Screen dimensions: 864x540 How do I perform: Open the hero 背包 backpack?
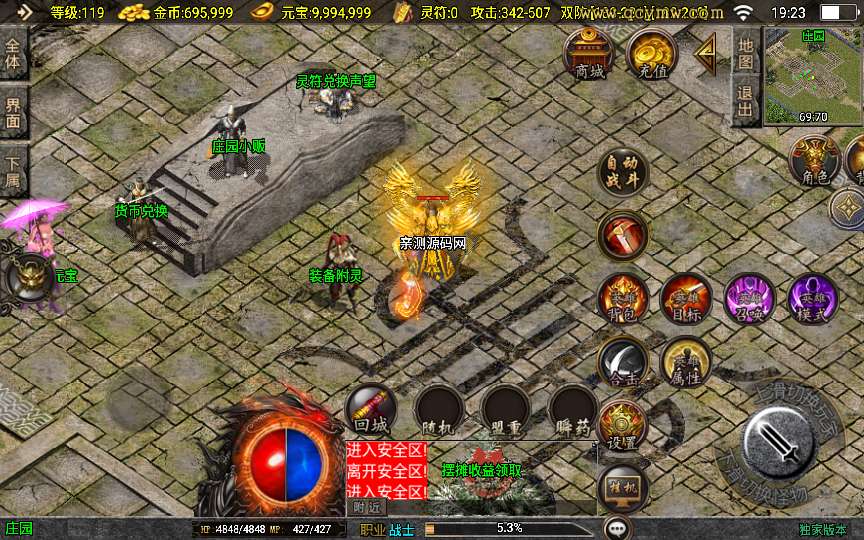pyautogui.click(x=623, y=299)
